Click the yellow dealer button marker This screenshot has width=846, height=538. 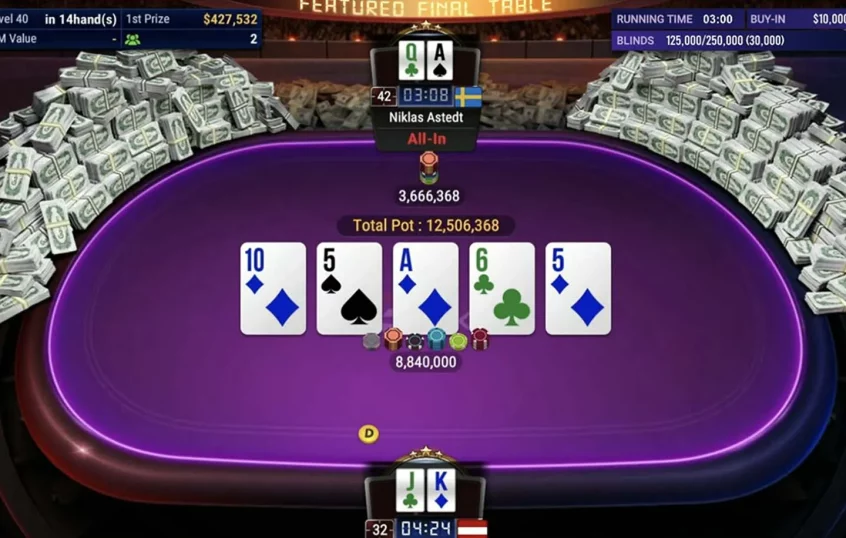click(369, 434)
